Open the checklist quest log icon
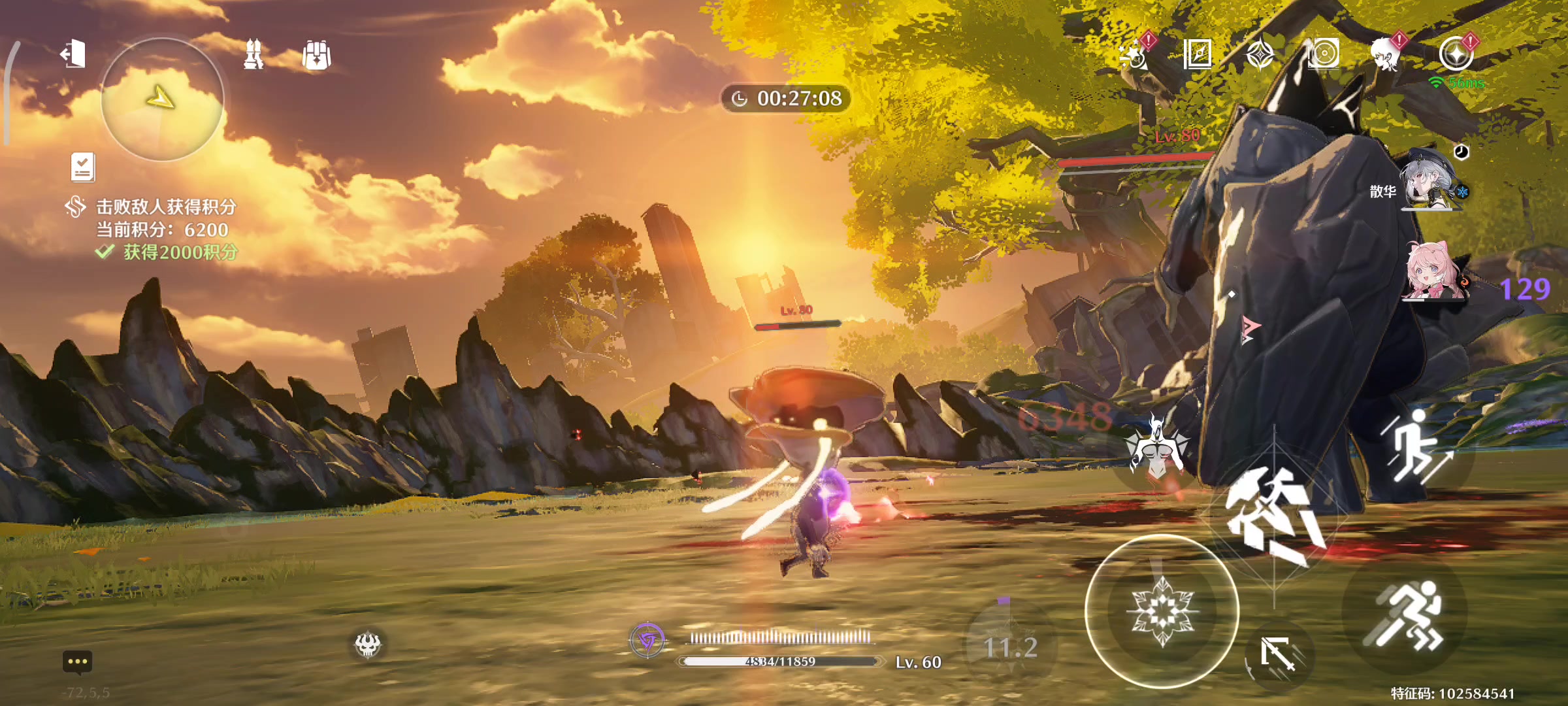Screen dimensions: 1568x706 pos(83,167)
